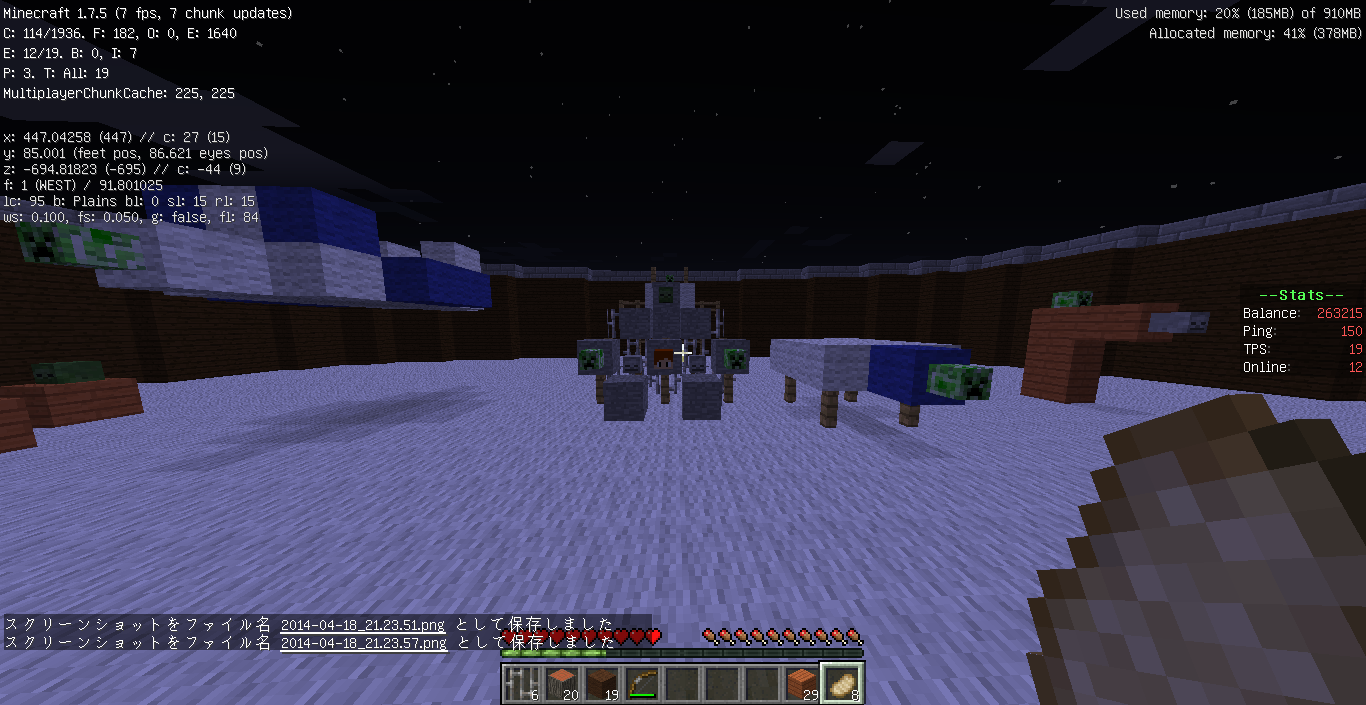This screenshot has height=705, width=1366.
Task: Select the highlighted baked potato slot
Action: (x=841, y=683)
